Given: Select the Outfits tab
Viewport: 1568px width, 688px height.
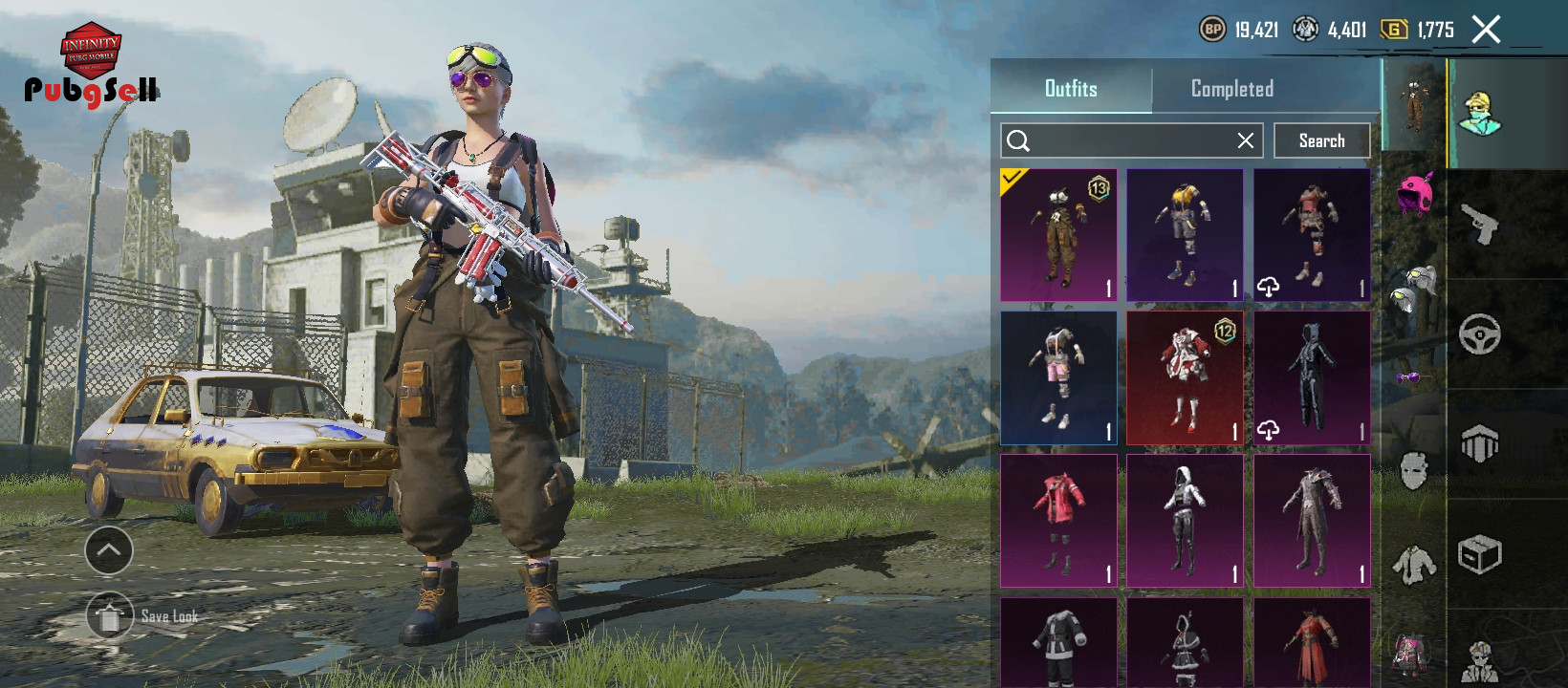Looking at the screenshot, I should [1071, 89].
